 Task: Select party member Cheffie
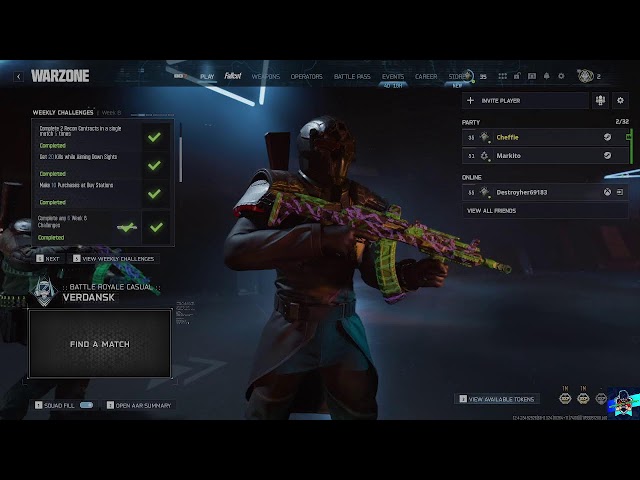click(545, 137)
